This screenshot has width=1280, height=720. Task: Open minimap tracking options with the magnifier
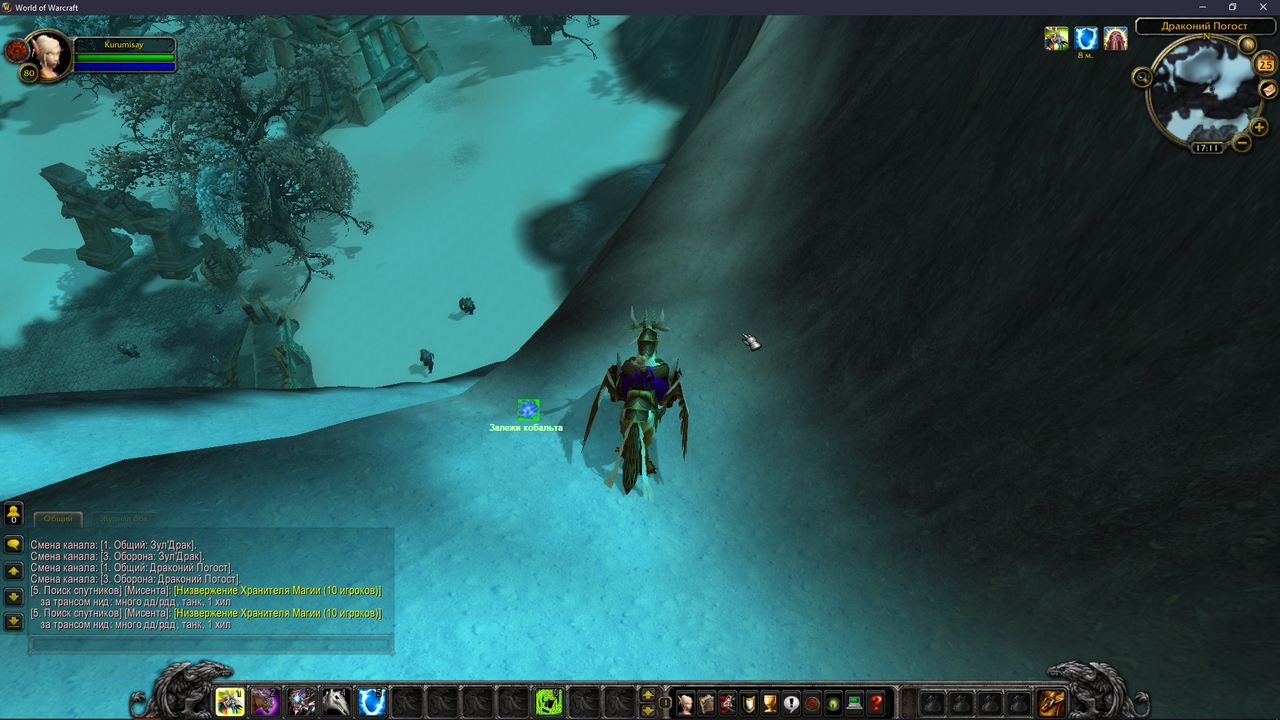[x=1141, y=77]
